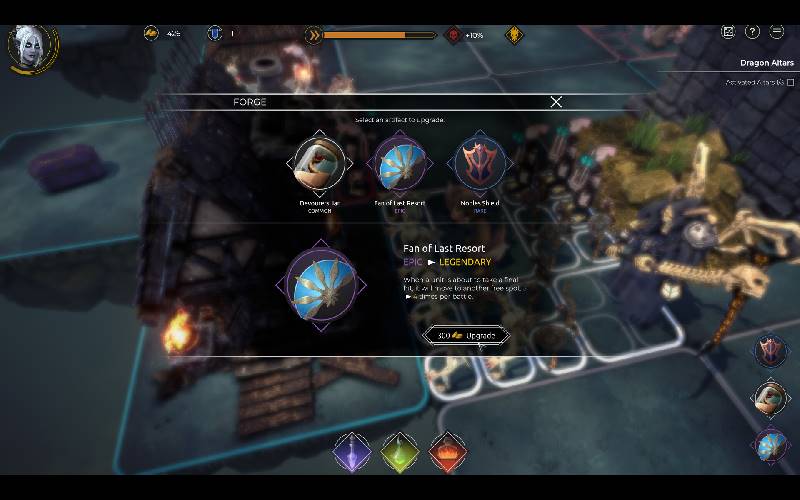Open the help question mark
Screen dimensions: 800x500
[753, 32]
